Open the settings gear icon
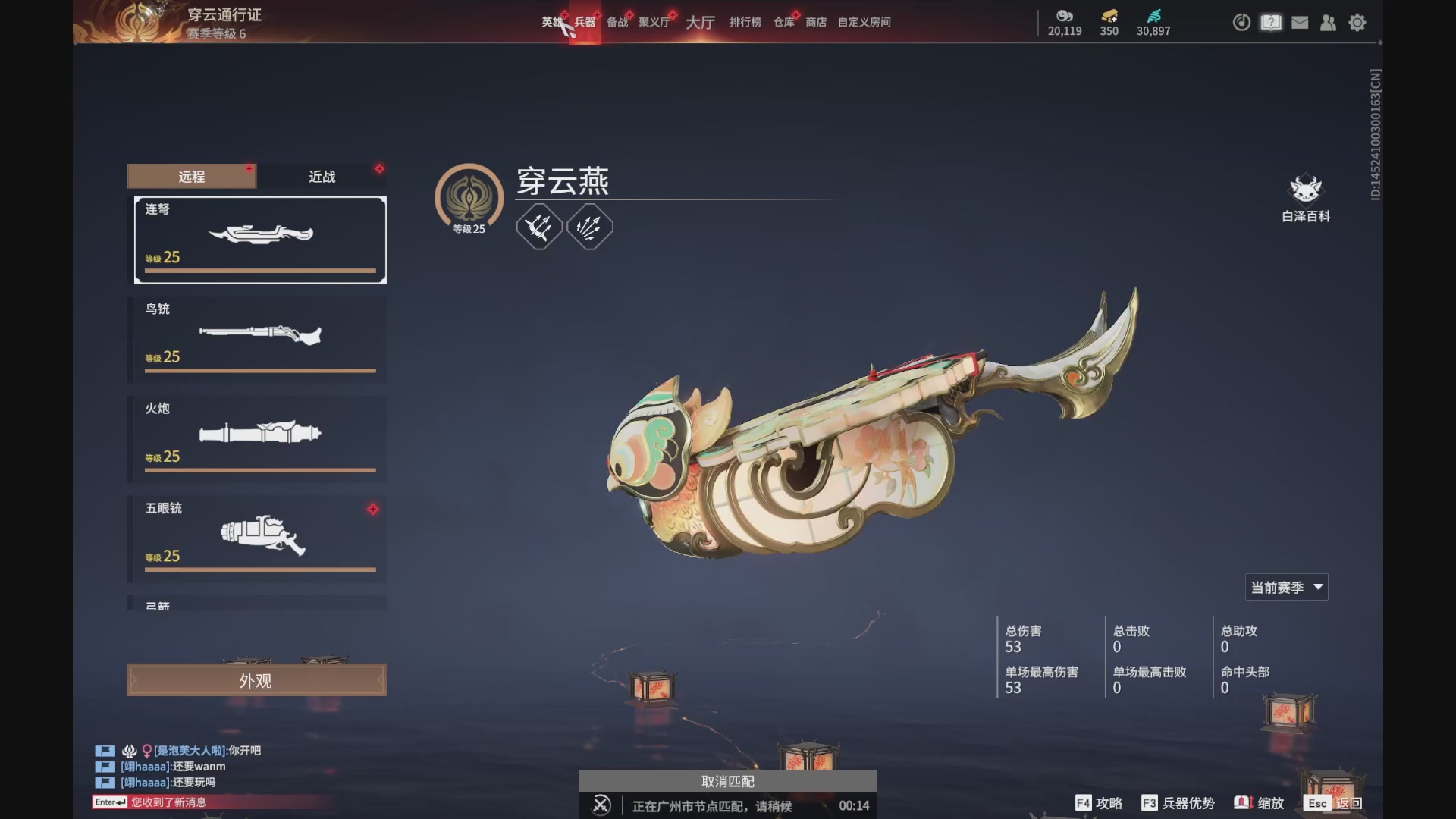The width and height of the screenshot is (1456, 819). (x=1357, y=23)
